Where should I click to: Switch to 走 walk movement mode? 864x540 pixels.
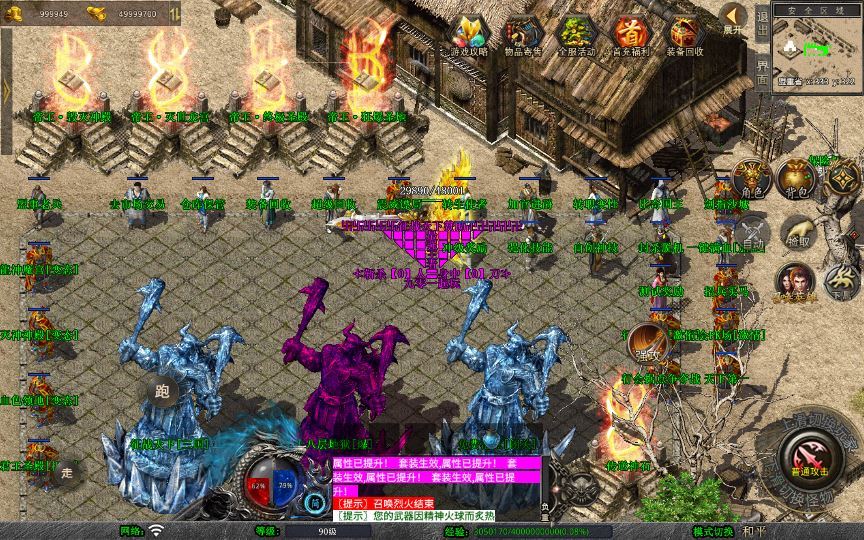click(68, 471)
